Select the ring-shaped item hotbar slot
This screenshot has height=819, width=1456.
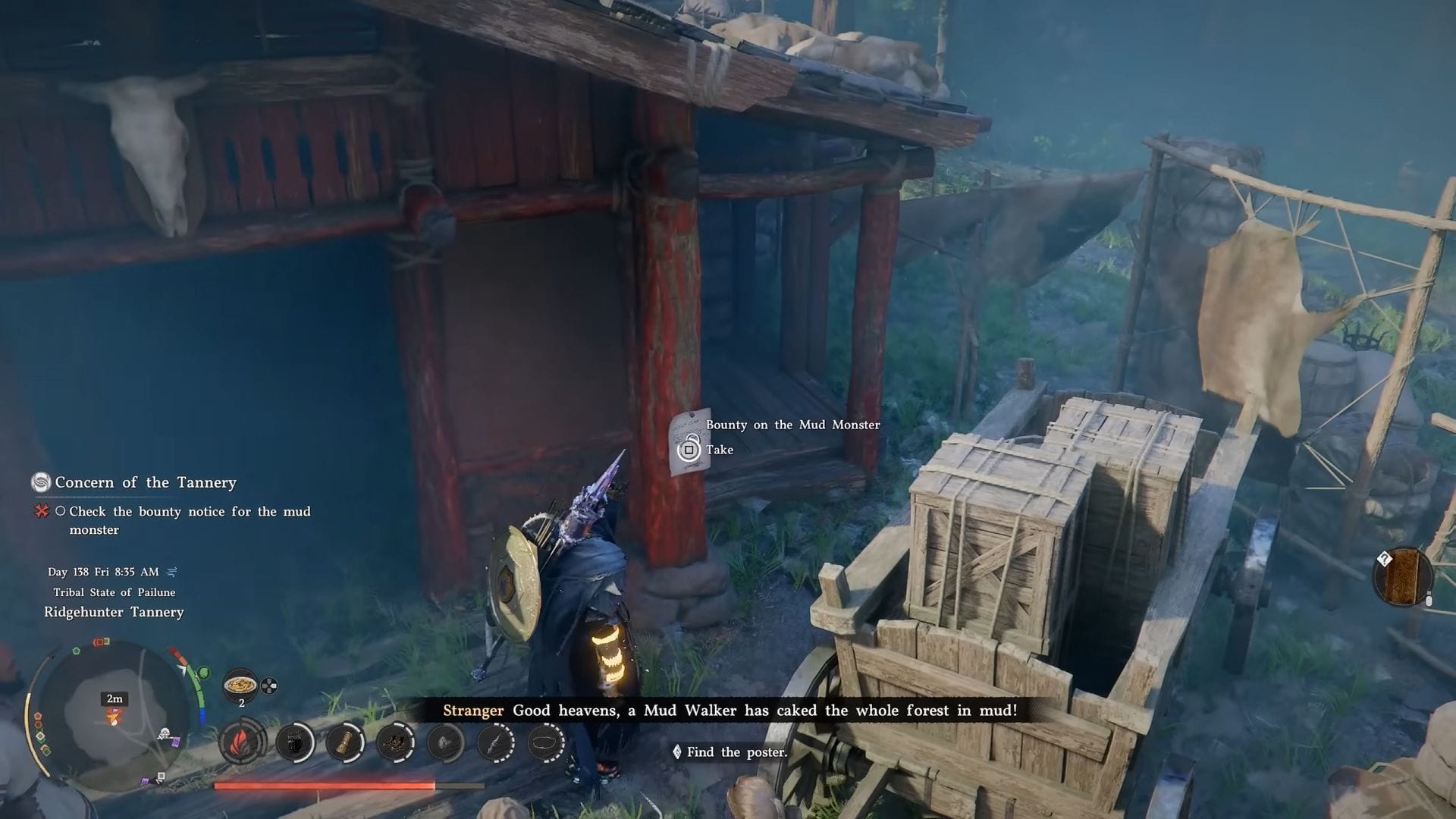point(545,742)
